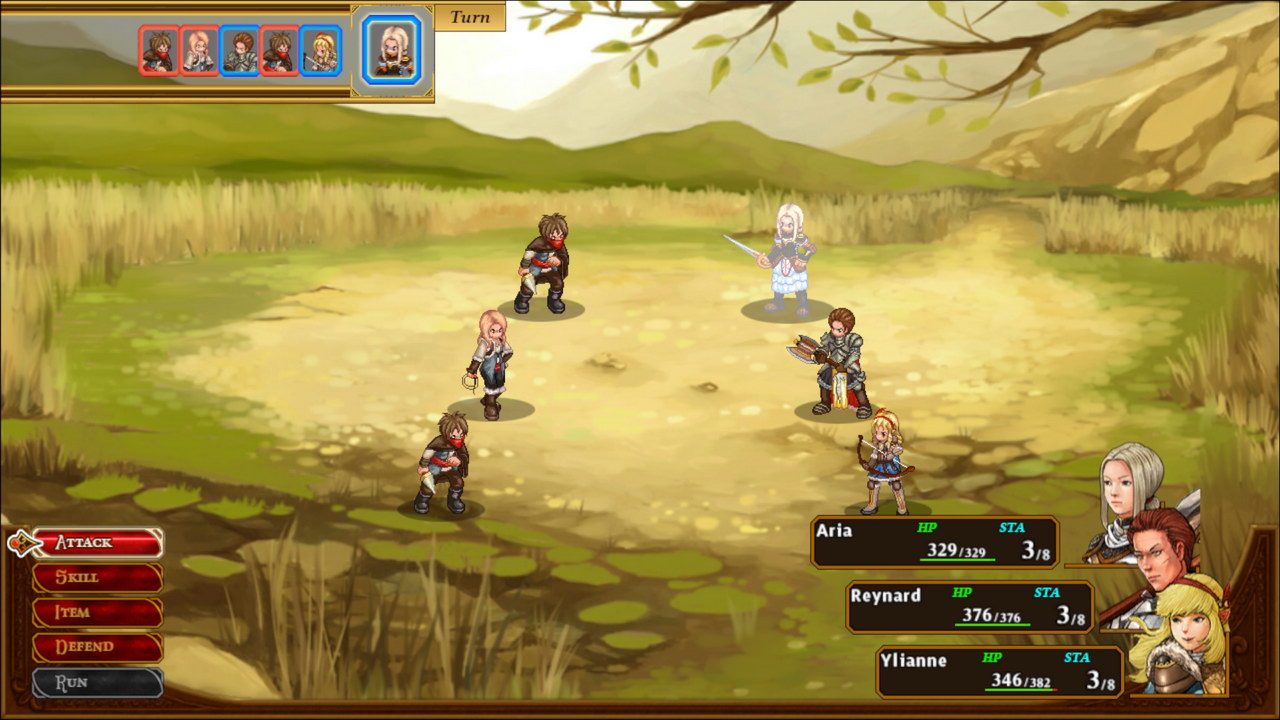The image size is (1280, 720).
Task: Attempt to Run from the battle
Action: click(96, 682)
